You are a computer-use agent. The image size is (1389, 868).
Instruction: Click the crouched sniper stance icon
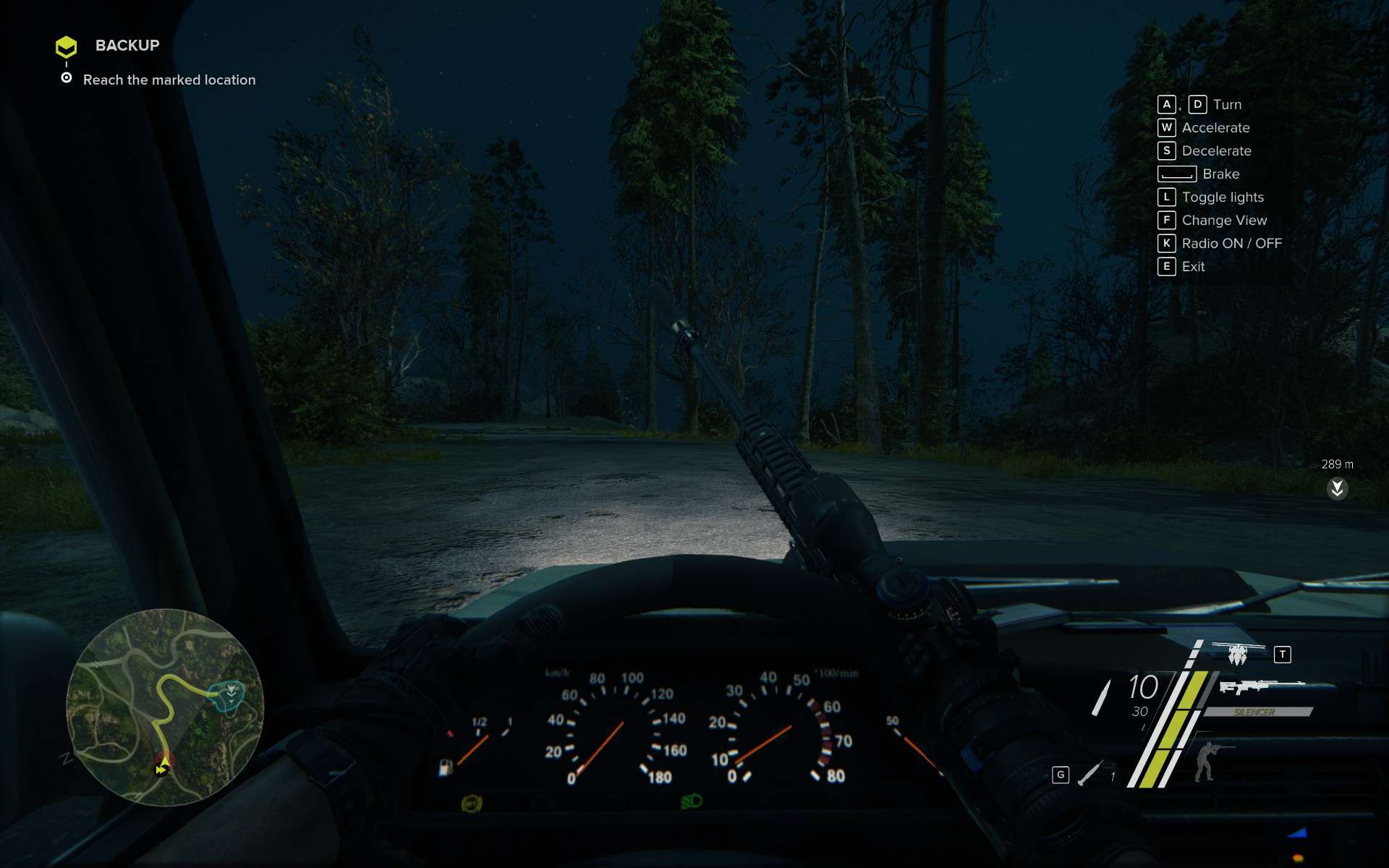click(1206, 763)
